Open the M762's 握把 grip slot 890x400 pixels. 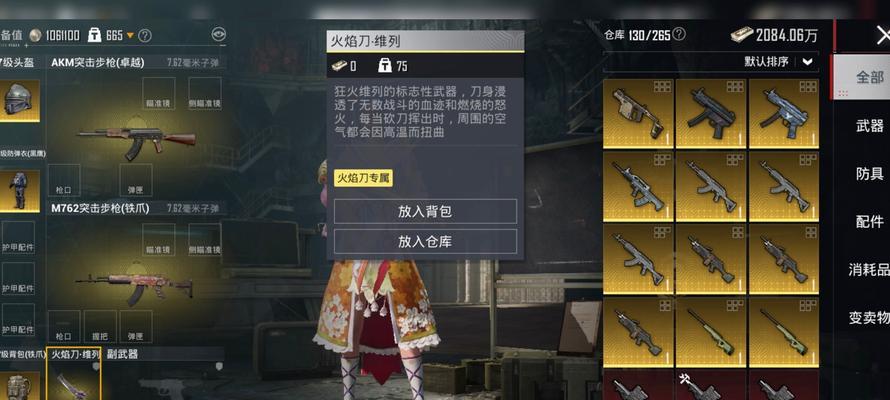(98, 326)
